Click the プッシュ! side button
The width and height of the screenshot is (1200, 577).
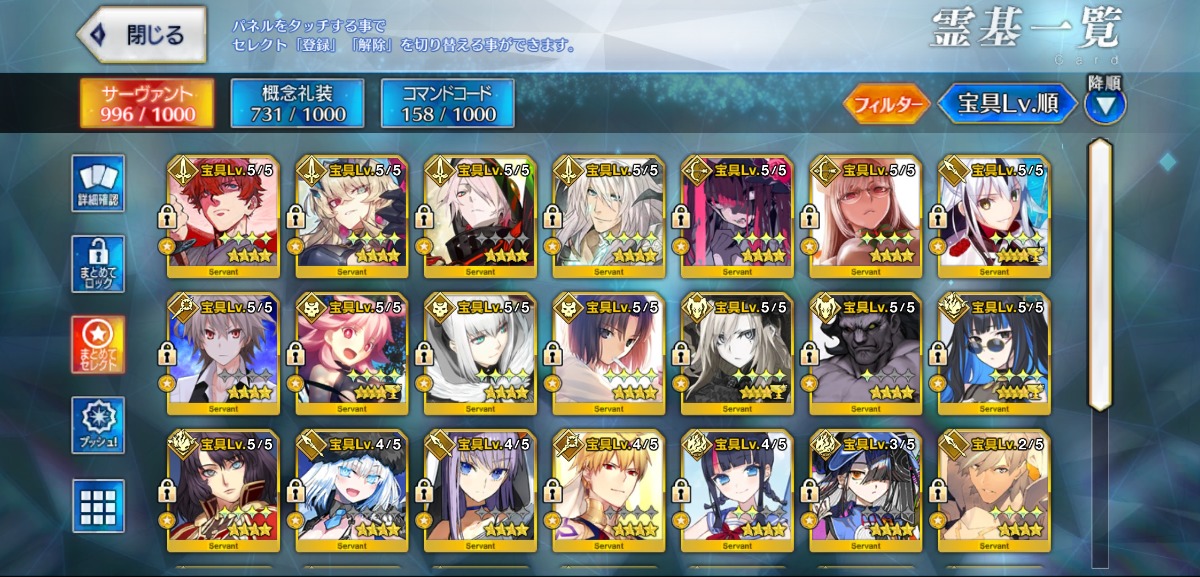(x=98, y=425)
